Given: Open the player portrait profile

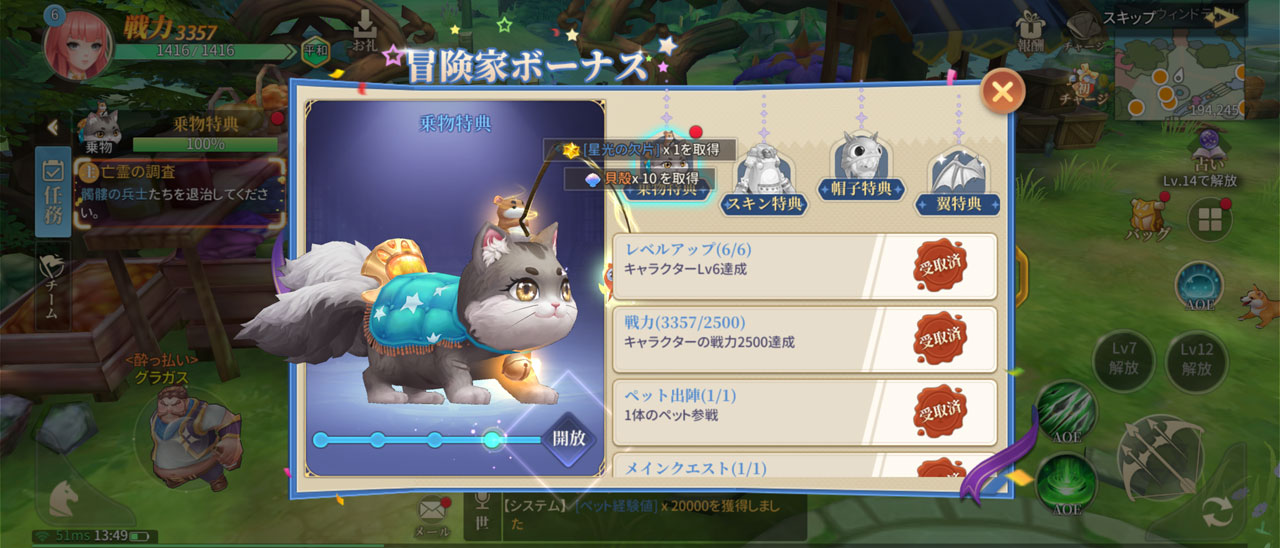Looking at the screenshot, I should [x=77, y=43].
